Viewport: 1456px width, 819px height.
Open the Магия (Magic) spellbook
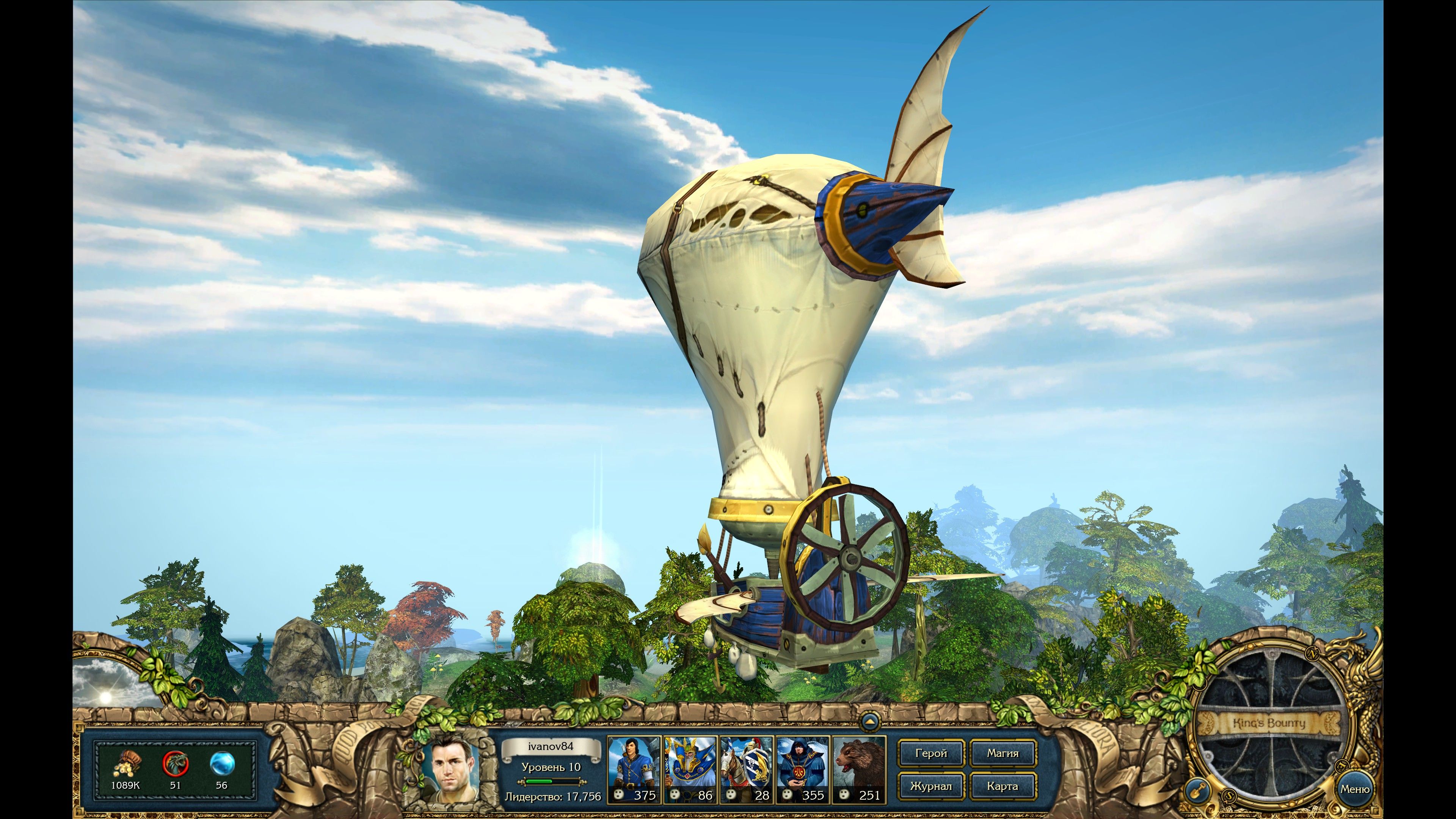click(x=1003, y=753)
